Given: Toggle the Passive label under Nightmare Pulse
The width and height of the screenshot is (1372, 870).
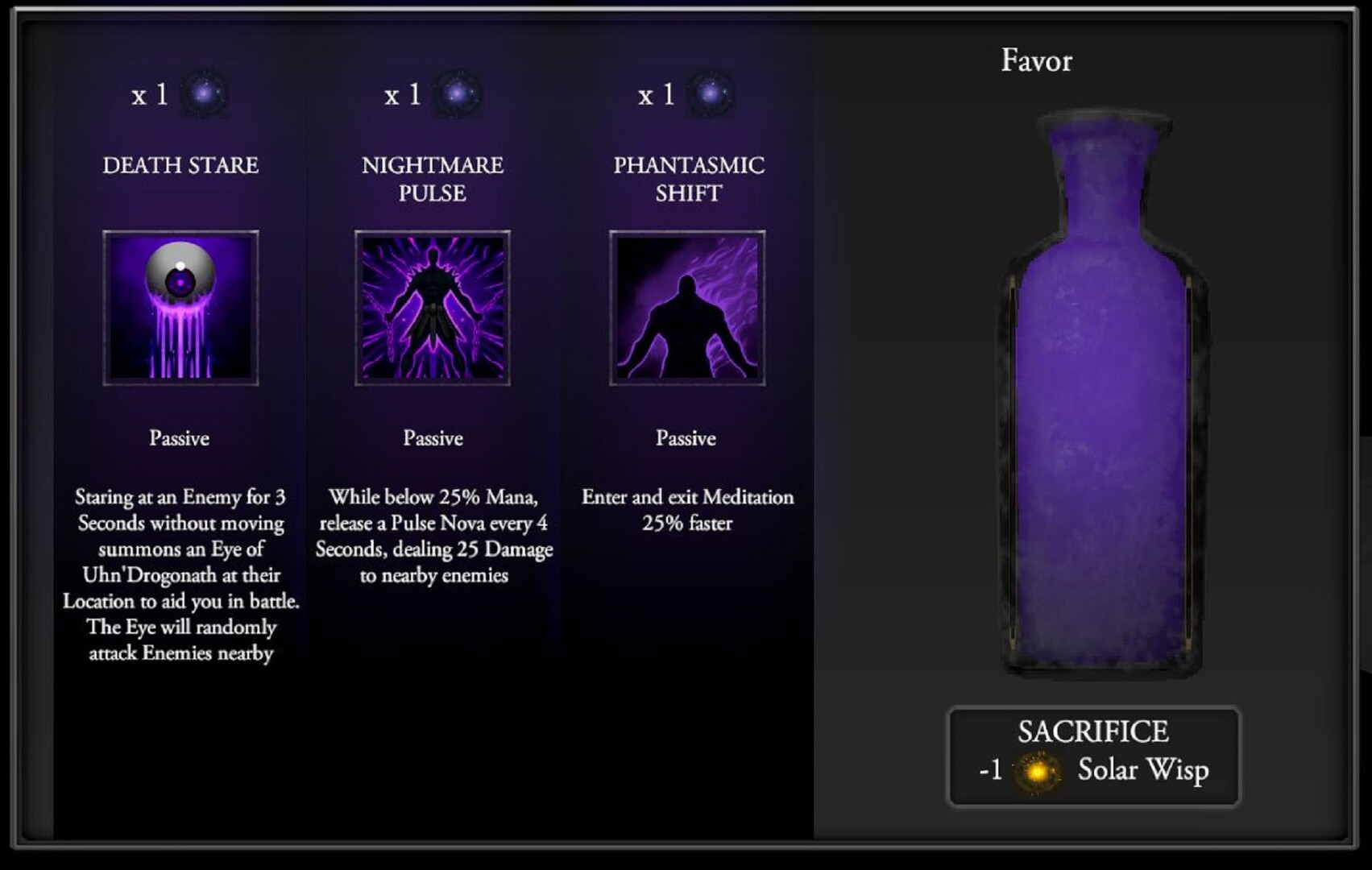Looking at the screenshot, I should click(x=433, y=438).
